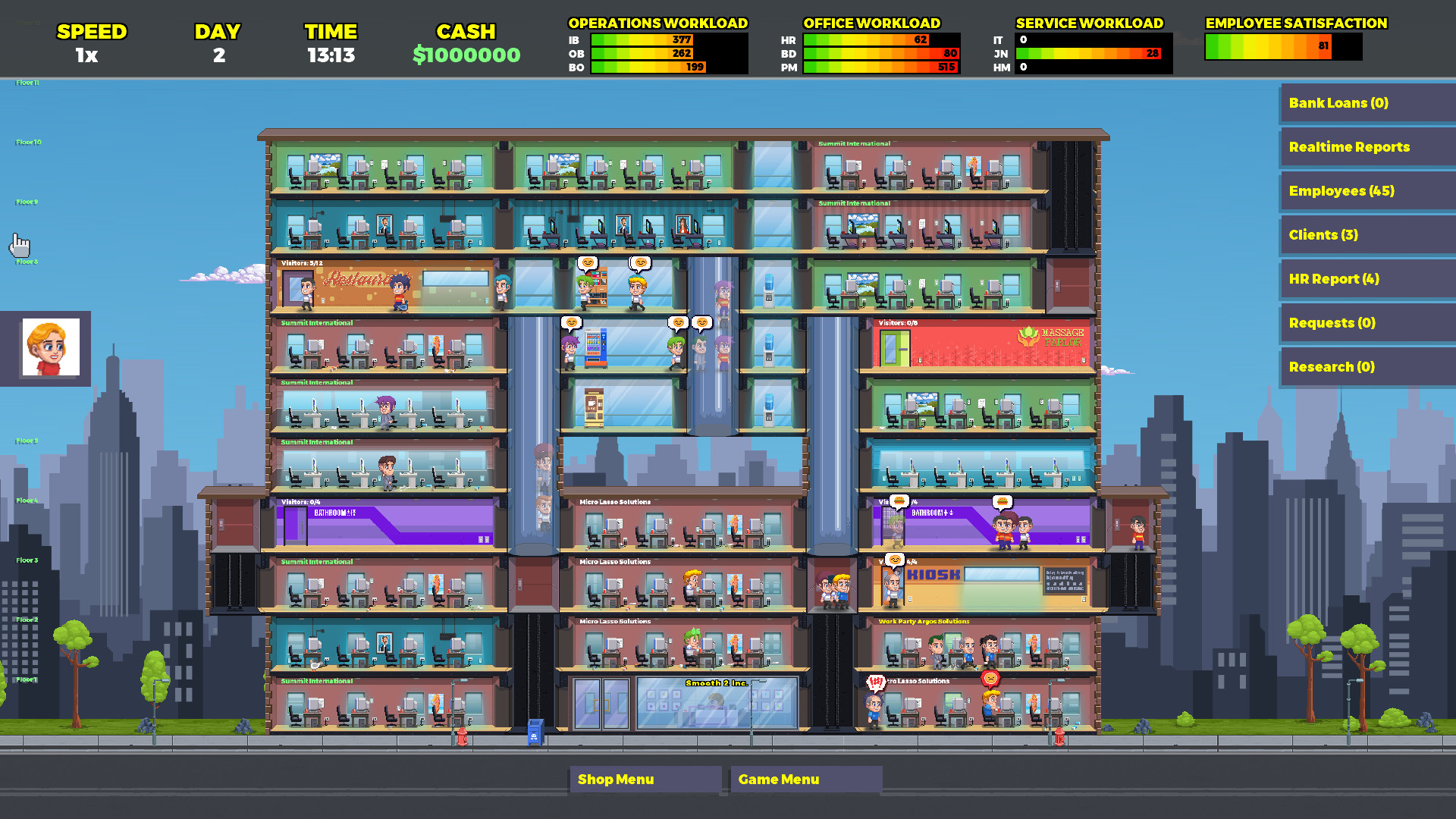Open Bank Loans (0)

click(1365, 103)
